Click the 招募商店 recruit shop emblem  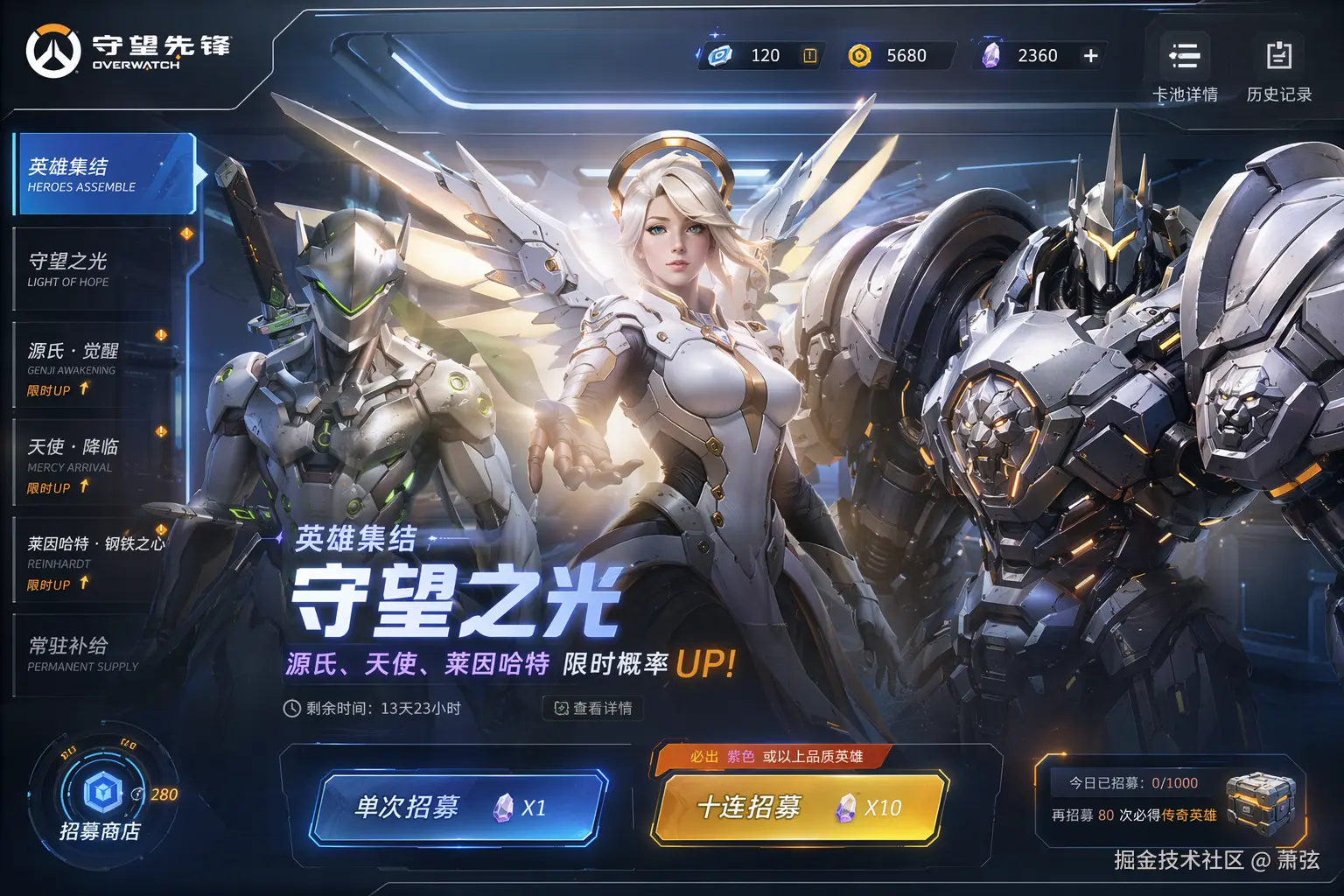102,790
